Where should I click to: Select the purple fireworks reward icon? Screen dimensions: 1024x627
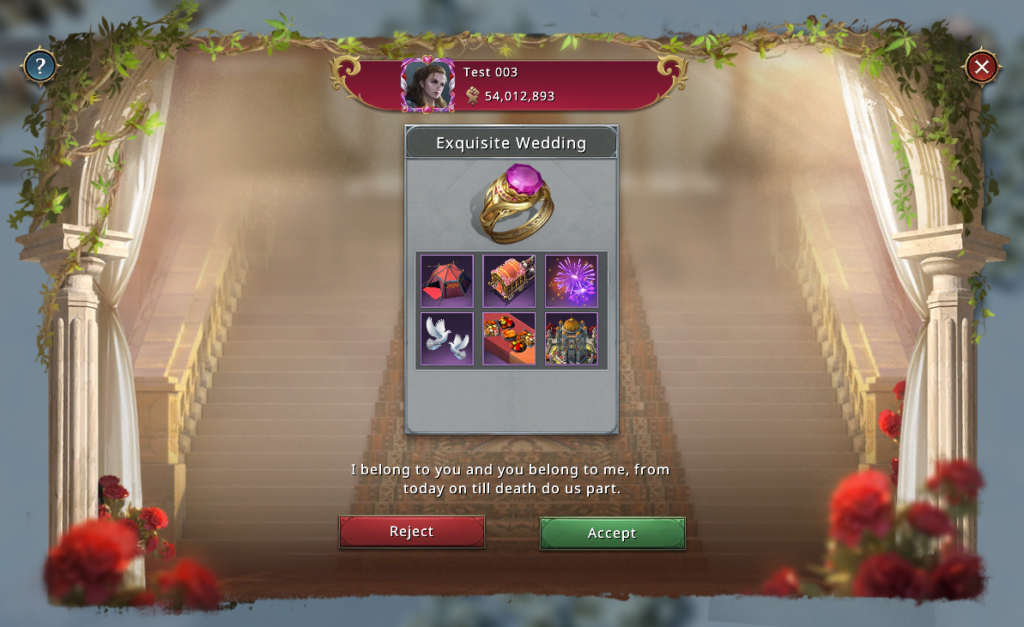coord(571,280)
